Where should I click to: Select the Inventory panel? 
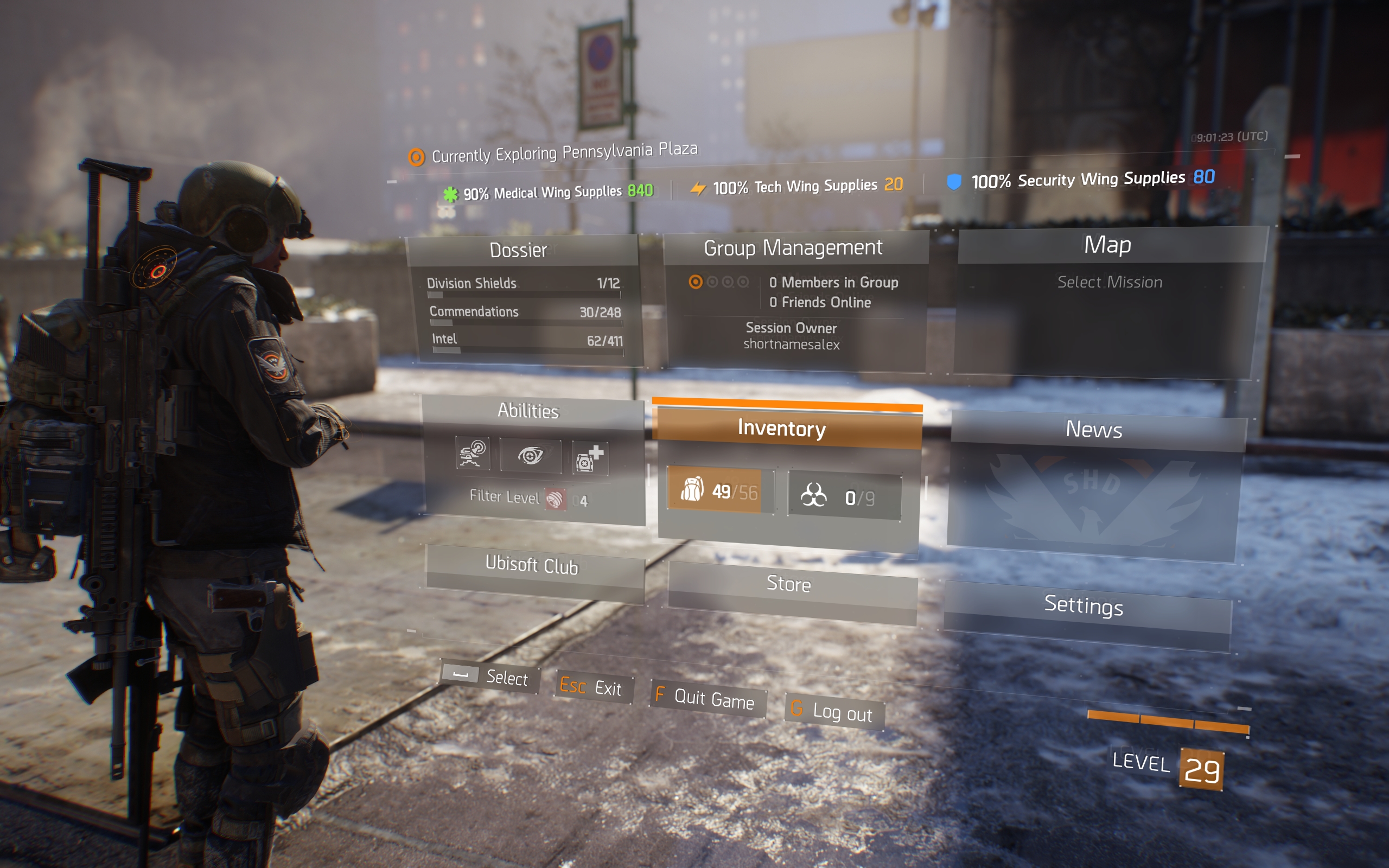782,428
